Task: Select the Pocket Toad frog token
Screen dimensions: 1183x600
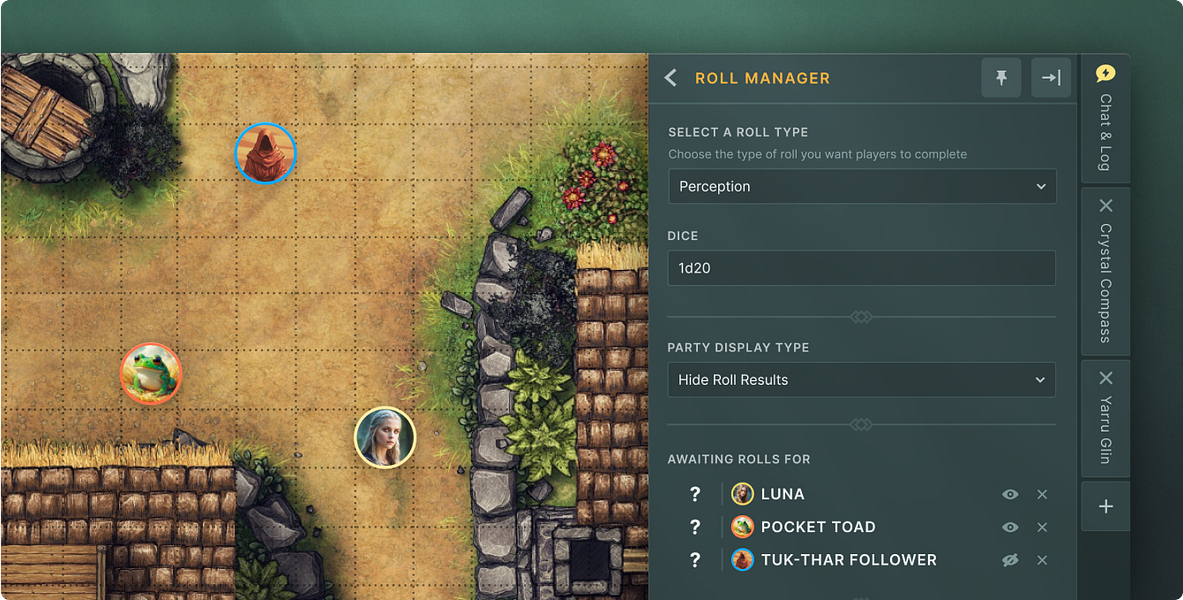Action: point(150,373)
